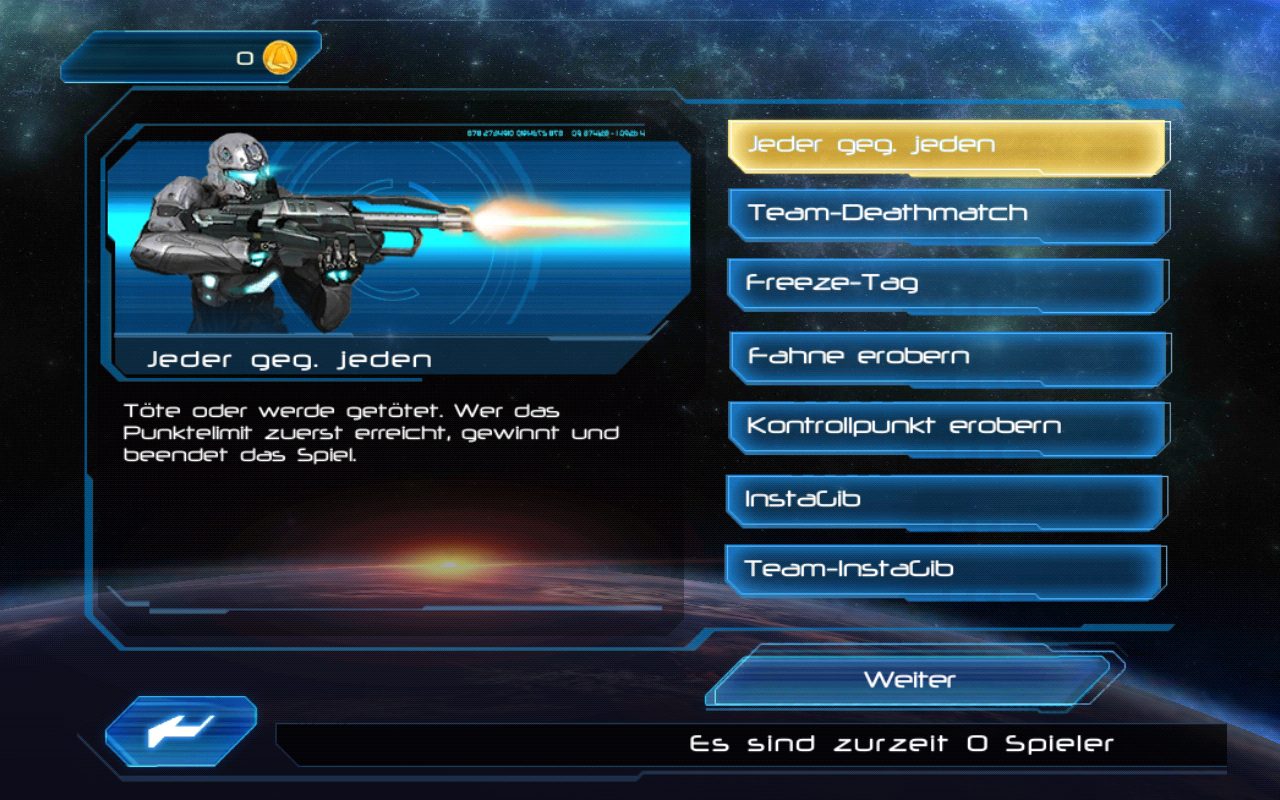The height and width of the screenshot is (800, 1280).
Task: Choose the Team-Deathmatch mode
Action: [x=947, y=214]
